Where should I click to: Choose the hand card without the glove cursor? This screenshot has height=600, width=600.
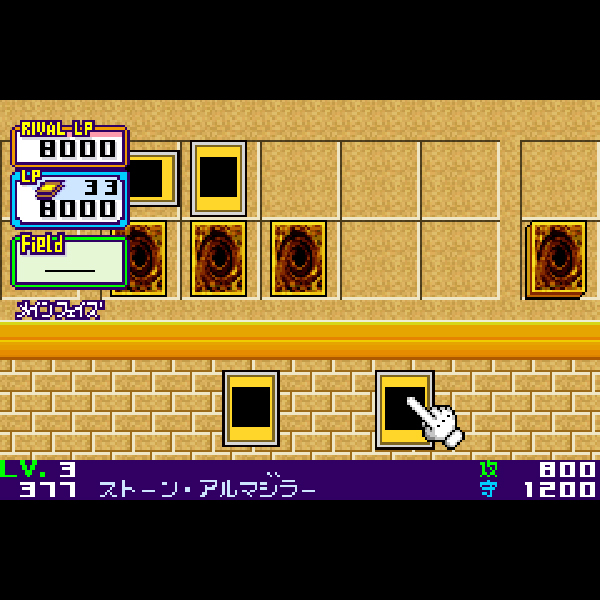[x=250, y=408]
